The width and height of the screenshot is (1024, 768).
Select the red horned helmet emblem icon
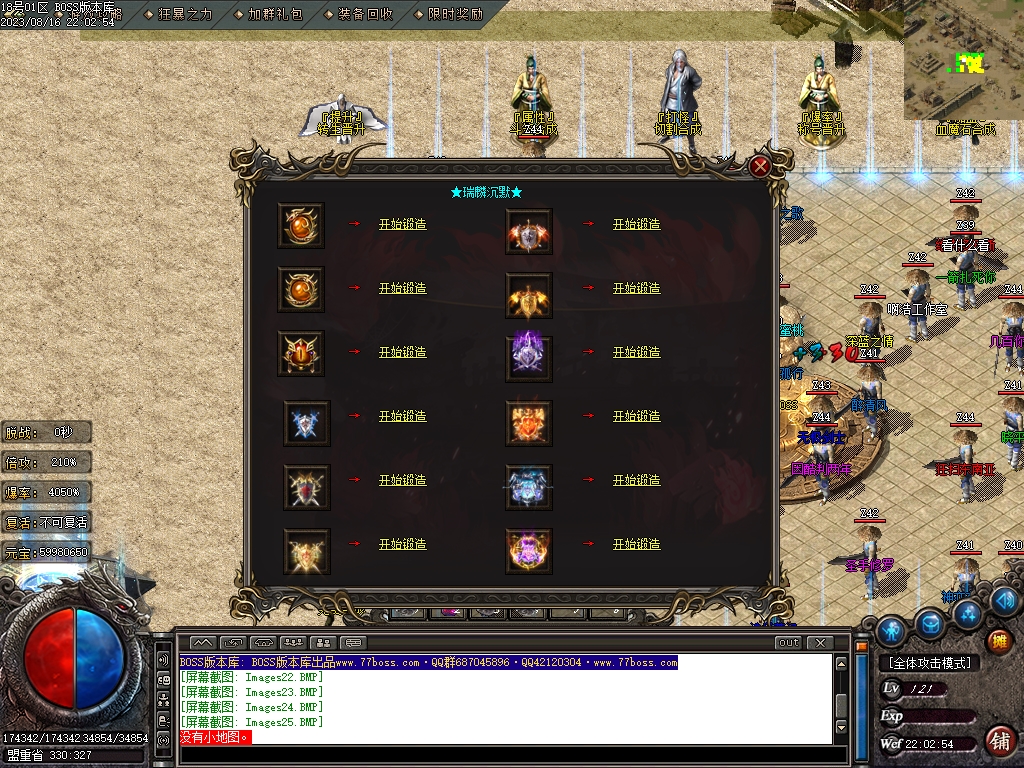pos(301,353)
